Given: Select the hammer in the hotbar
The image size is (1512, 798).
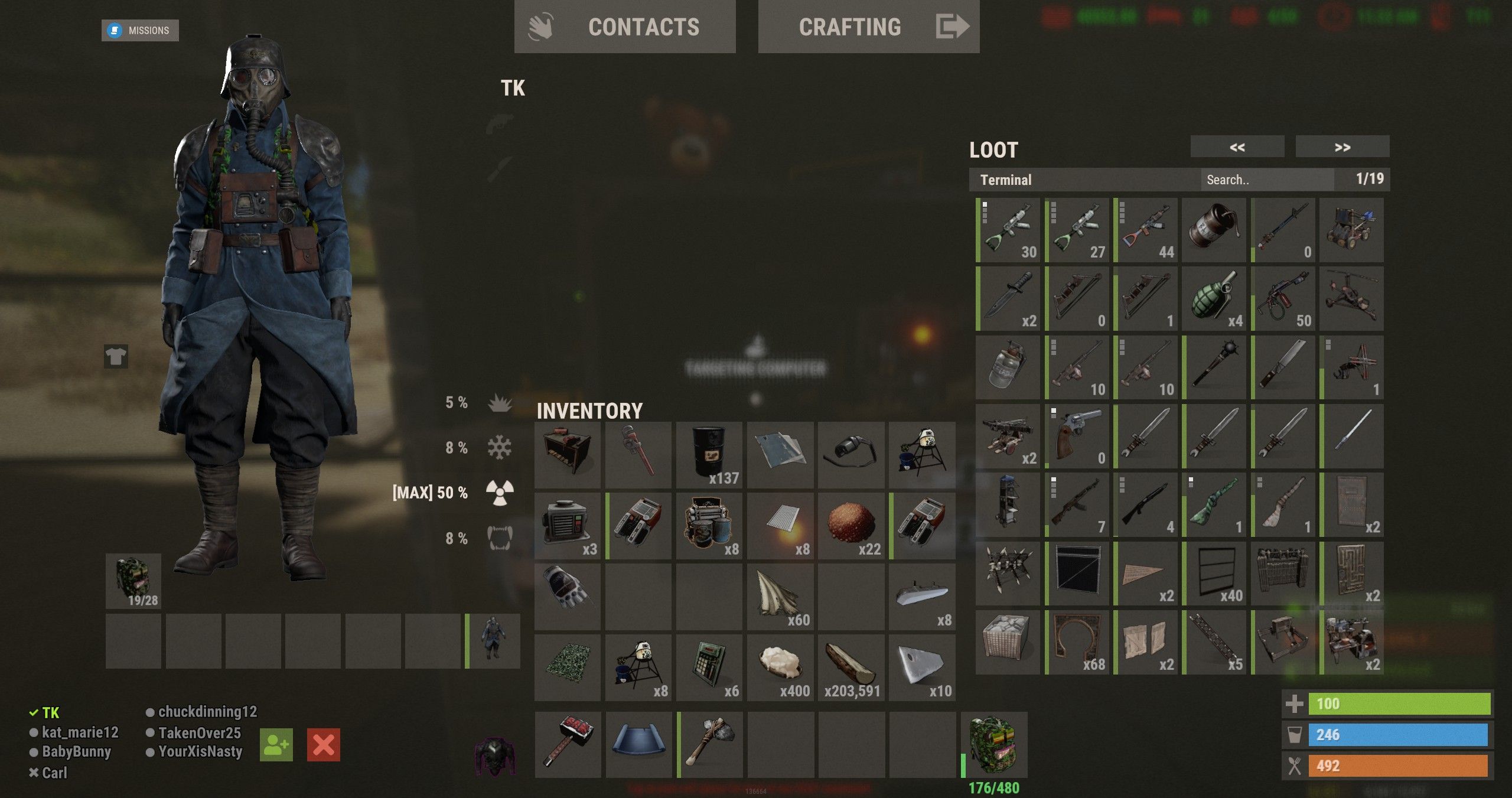Looking at the screenshot, I should (x=568, y=744).
